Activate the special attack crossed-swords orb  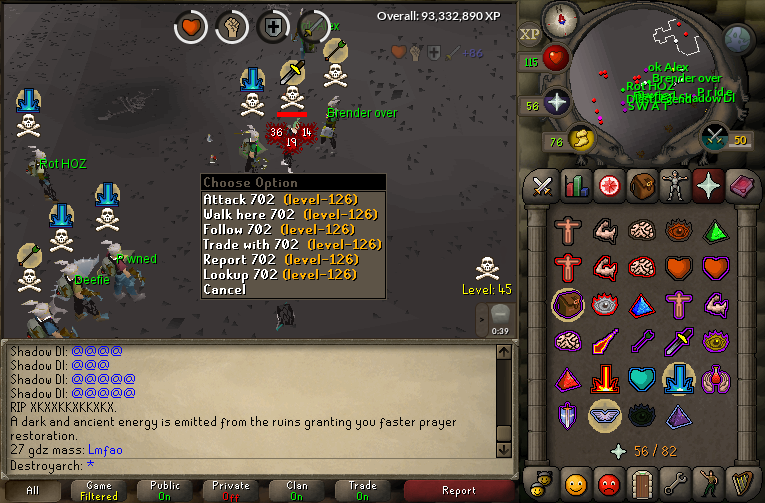pos(714,137)
